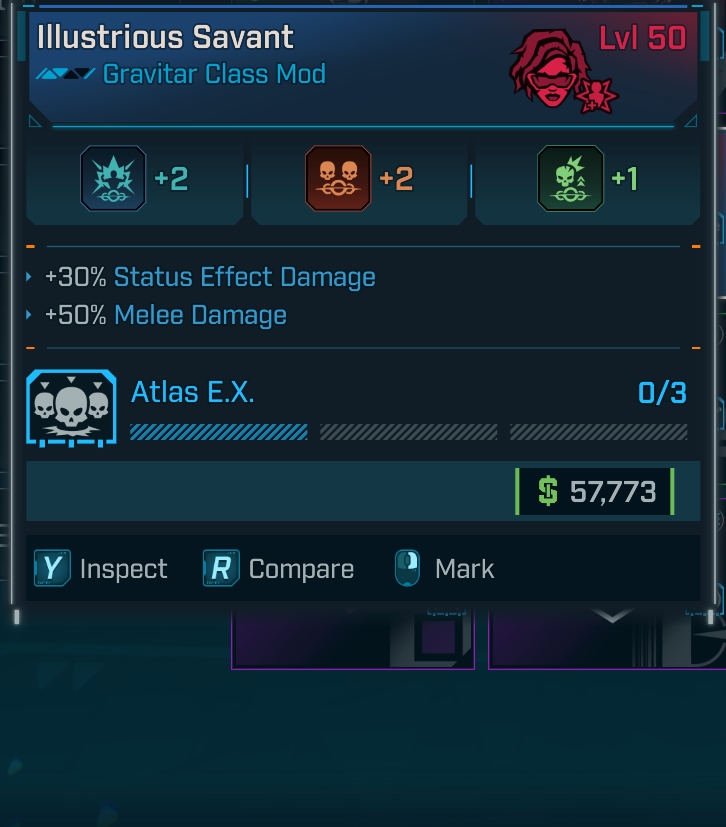The height and width of the screenshot is (827, 726).
Task: Select the orange twin-skulls skill bonus icon
Action: point(338,179)
